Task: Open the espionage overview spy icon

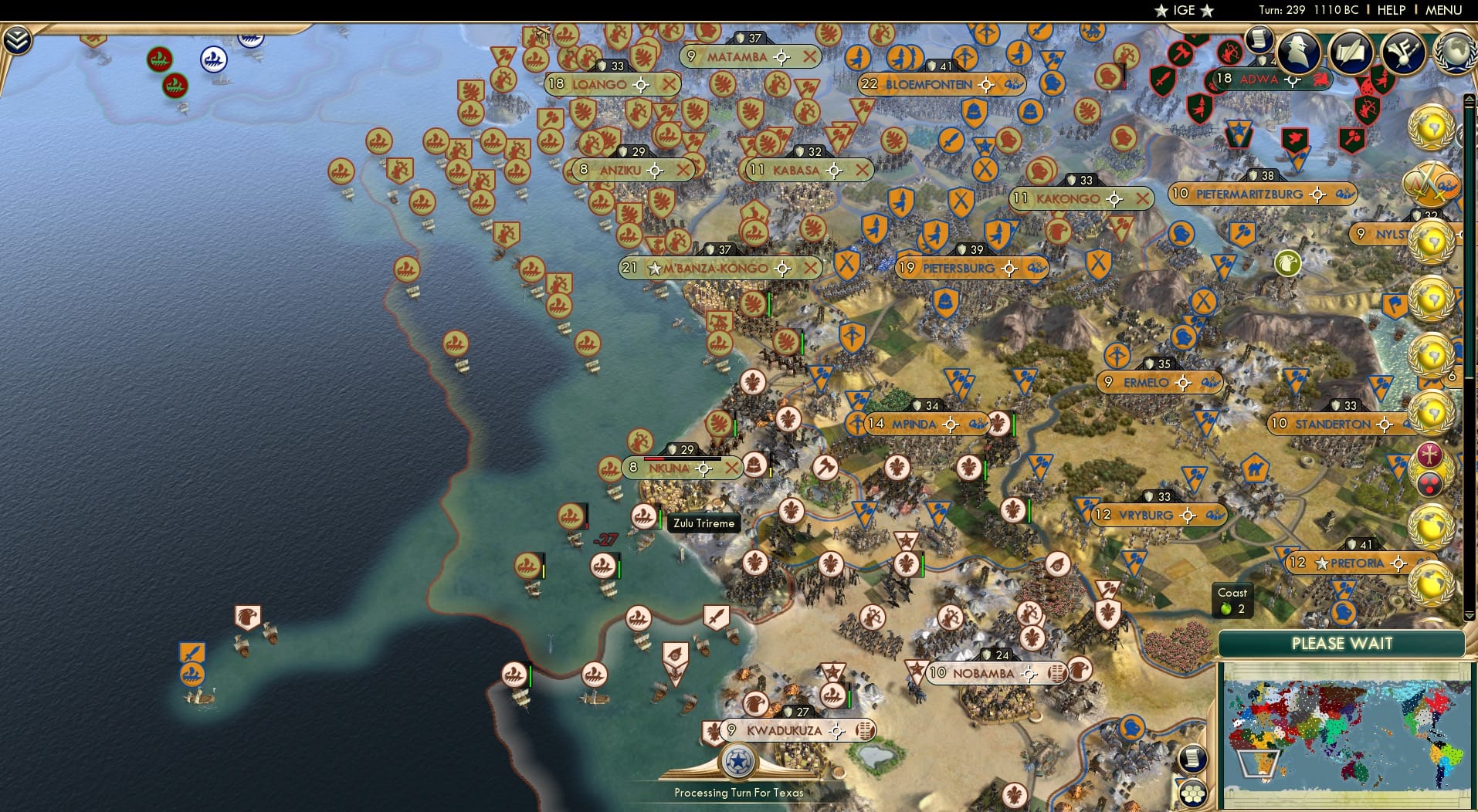Action: coord(1297,52)
